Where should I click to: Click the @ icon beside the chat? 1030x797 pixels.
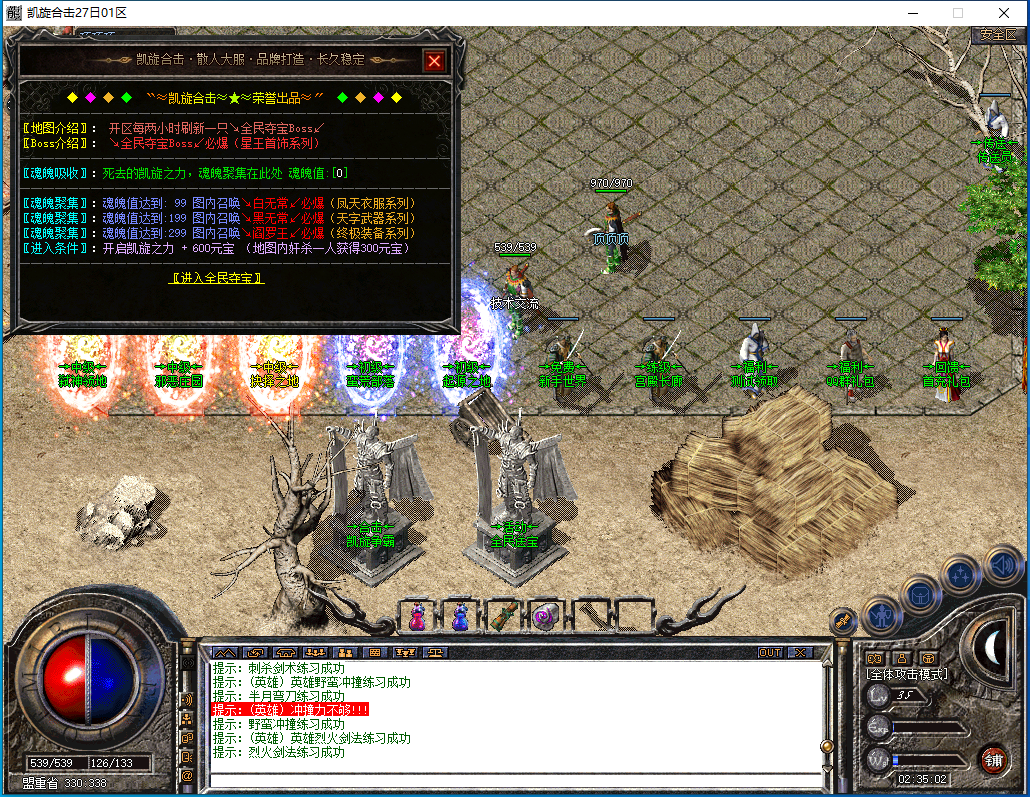pos(187,774)
